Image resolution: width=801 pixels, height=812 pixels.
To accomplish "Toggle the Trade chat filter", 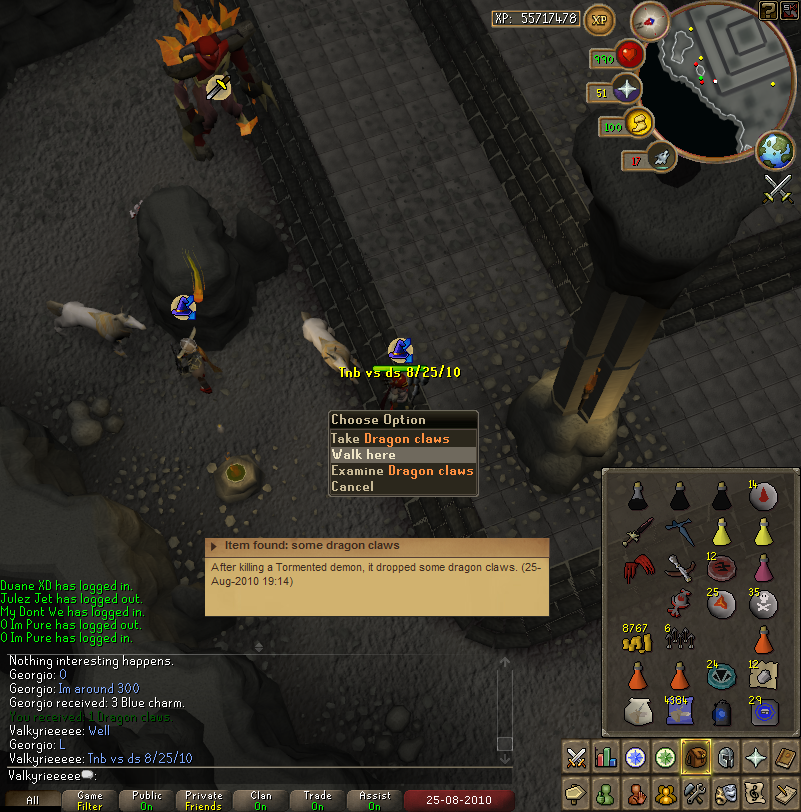I will coord(318,800).
